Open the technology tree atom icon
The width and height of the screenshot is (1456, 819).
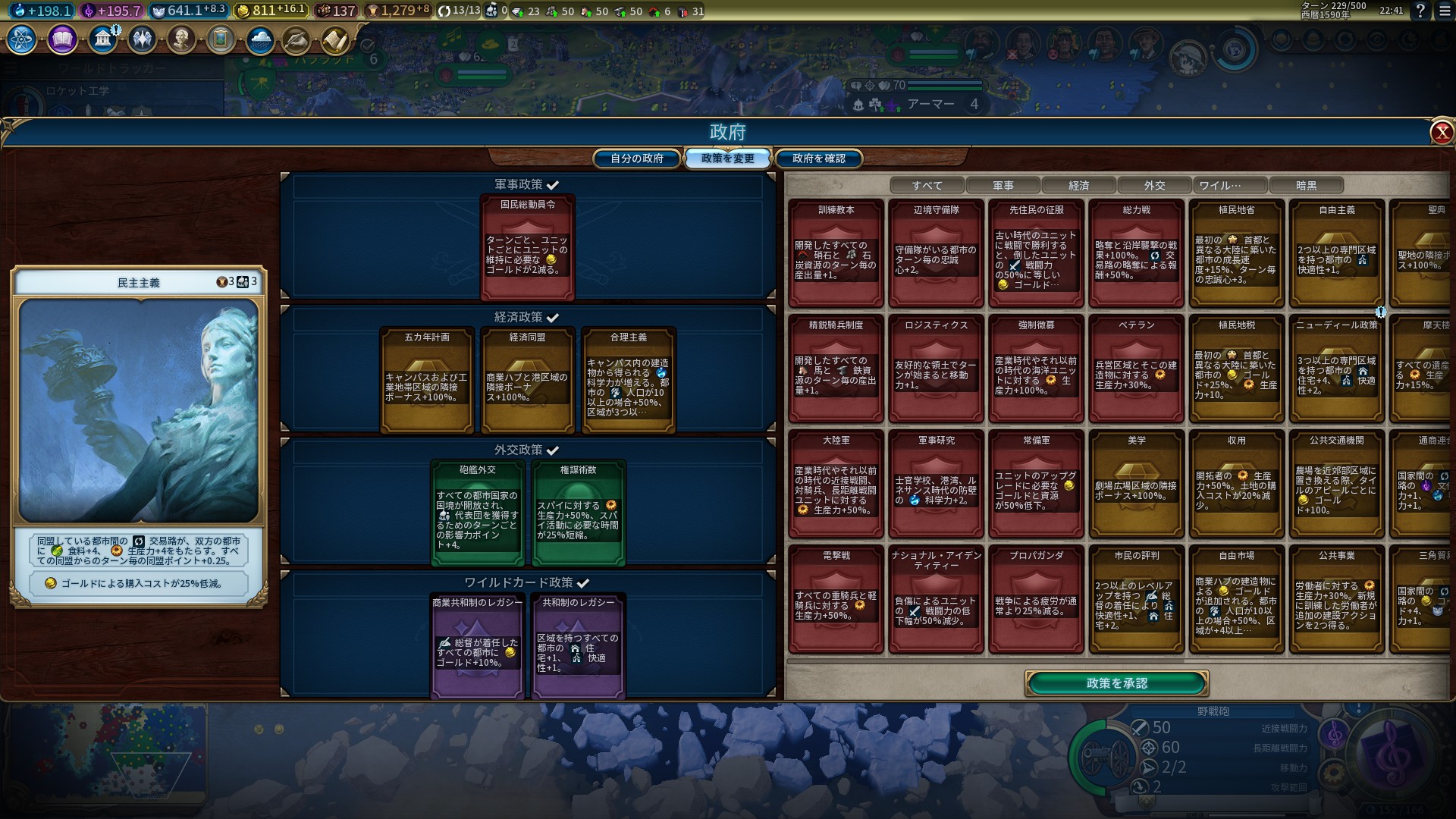21,39
